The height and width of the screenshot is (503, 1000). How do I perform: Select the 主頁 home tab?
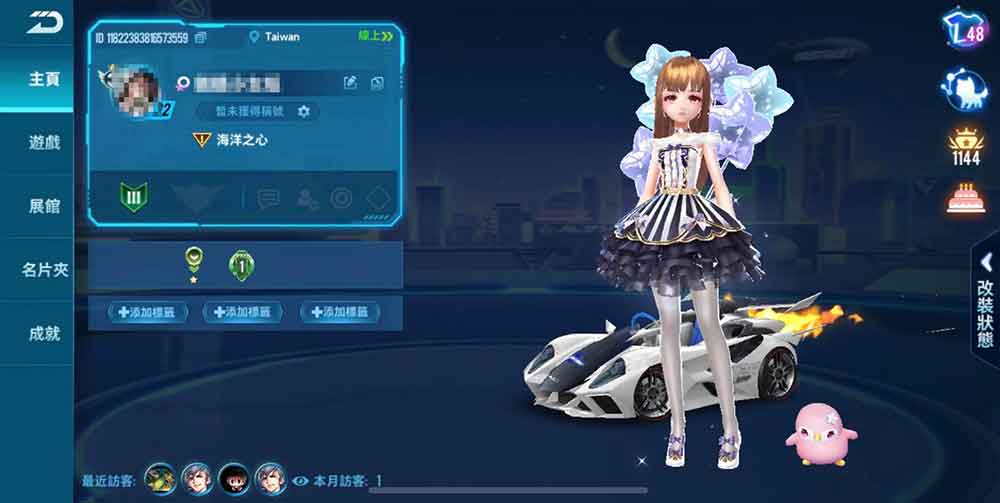[44, 78]
